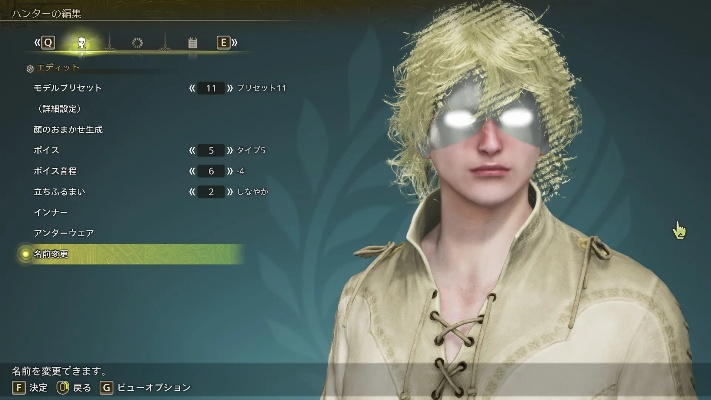Switch to the ring-shaped icon tab
Image resolution: width=711 pixels, height=400 pixels.
pos(137,43)
